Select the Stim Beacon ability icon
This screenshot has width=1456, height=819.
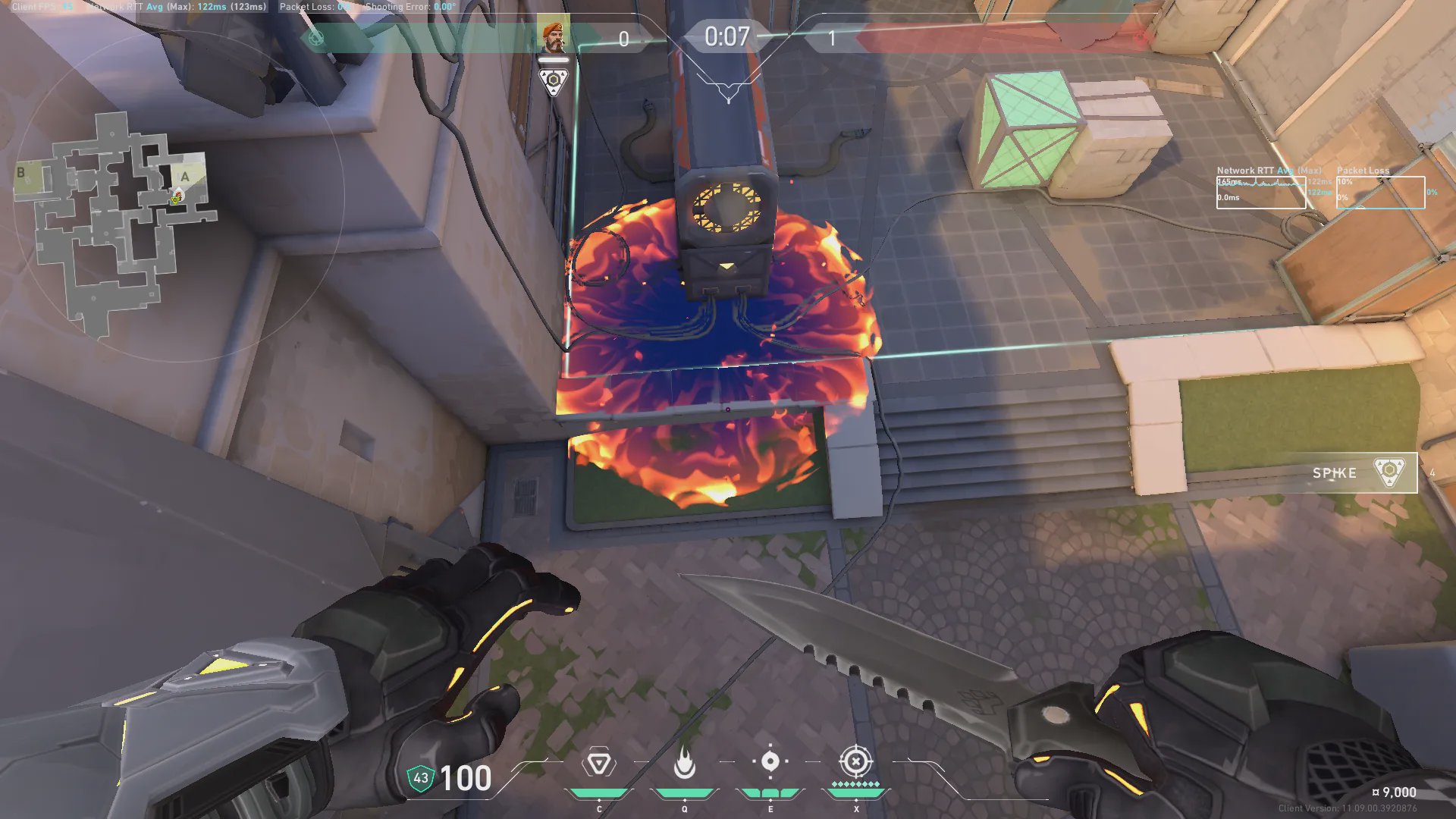pos(598,763)
